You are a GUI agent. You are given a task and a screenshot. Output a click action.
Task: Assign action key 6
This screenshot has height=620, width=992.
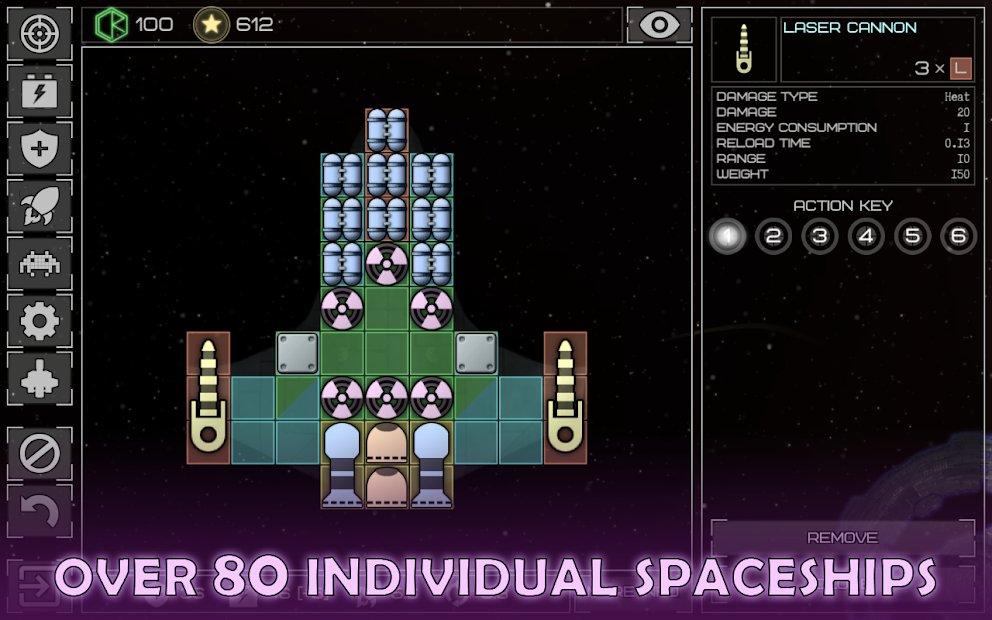[958, 237]
